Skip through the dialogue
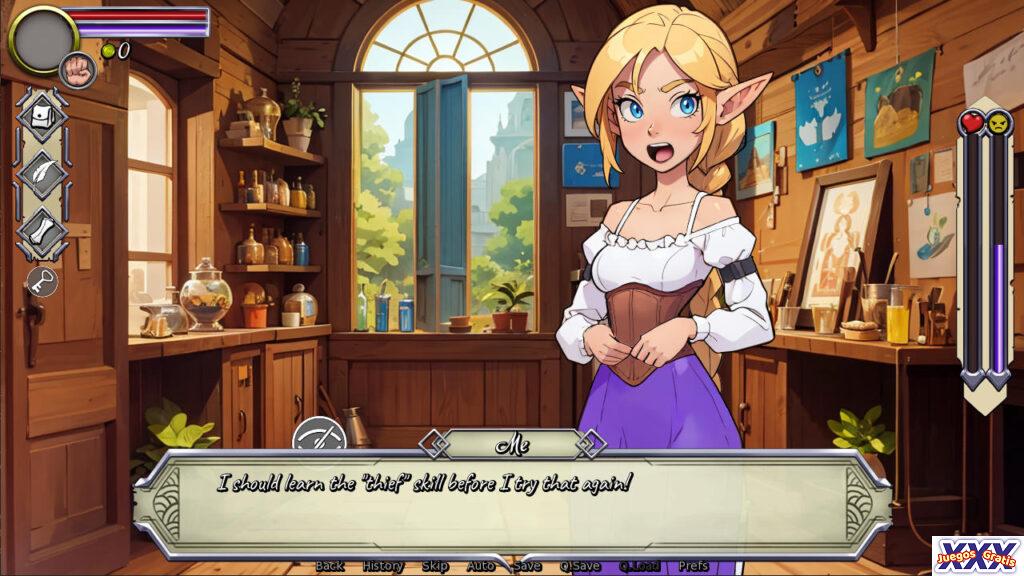The height and width of the screenshot is (576, 1024). click(435, 566)
